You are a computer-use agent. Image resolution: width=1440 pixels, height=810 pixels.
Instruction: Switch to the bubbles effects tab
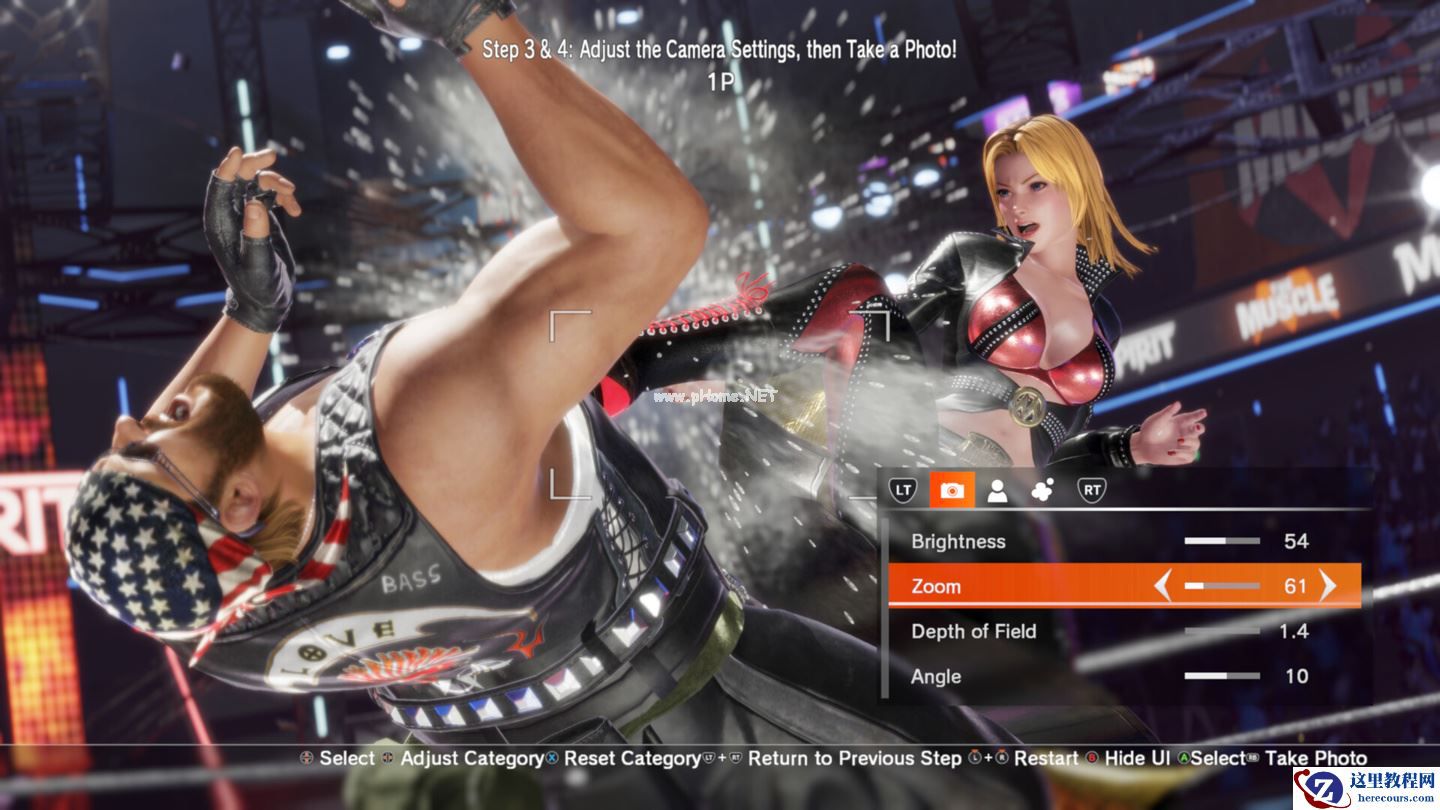coord(1043,490)
